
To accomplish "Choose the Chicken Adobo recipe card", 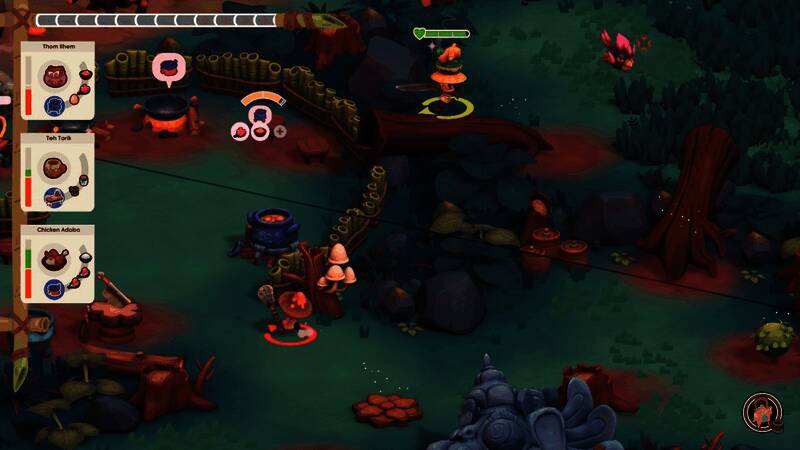I will 58,264.
